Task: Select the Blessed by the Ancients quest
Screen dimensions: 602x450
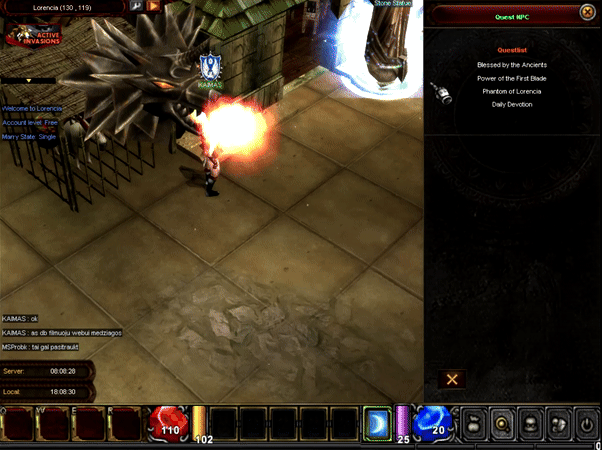Action: click(512, 65)
